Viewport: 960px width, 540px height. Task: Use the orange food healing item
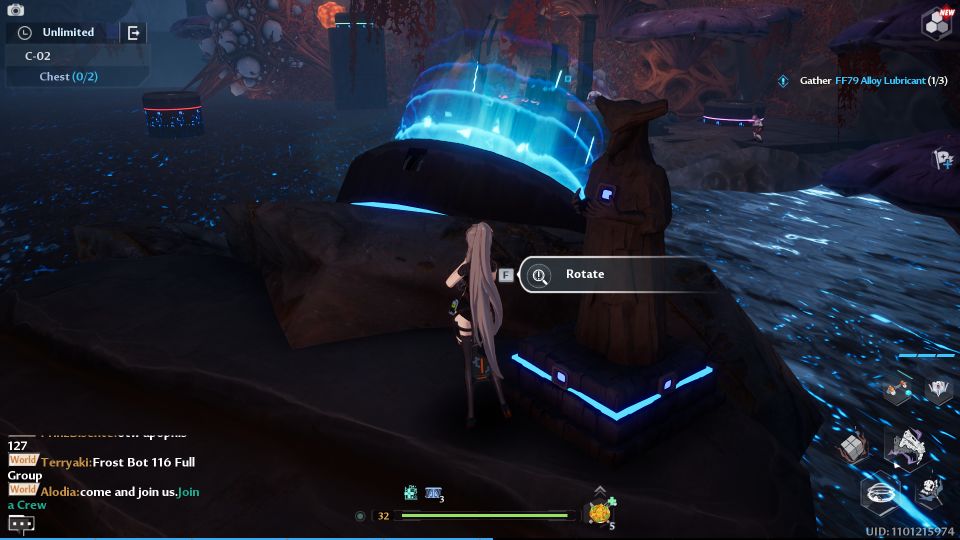click(x=600, y=514)
